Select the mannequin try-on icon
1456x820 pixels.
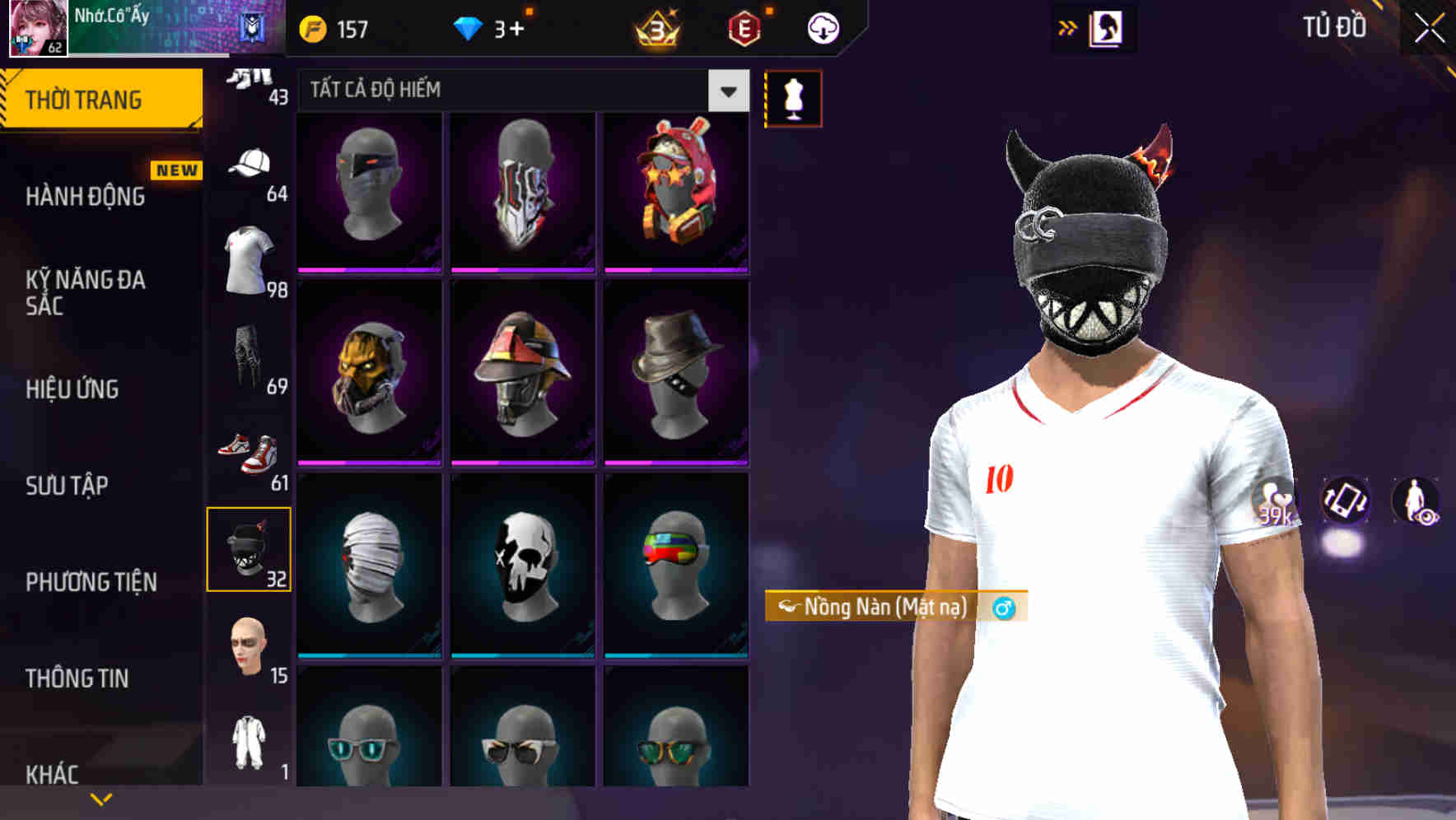[x=793, y=96]
